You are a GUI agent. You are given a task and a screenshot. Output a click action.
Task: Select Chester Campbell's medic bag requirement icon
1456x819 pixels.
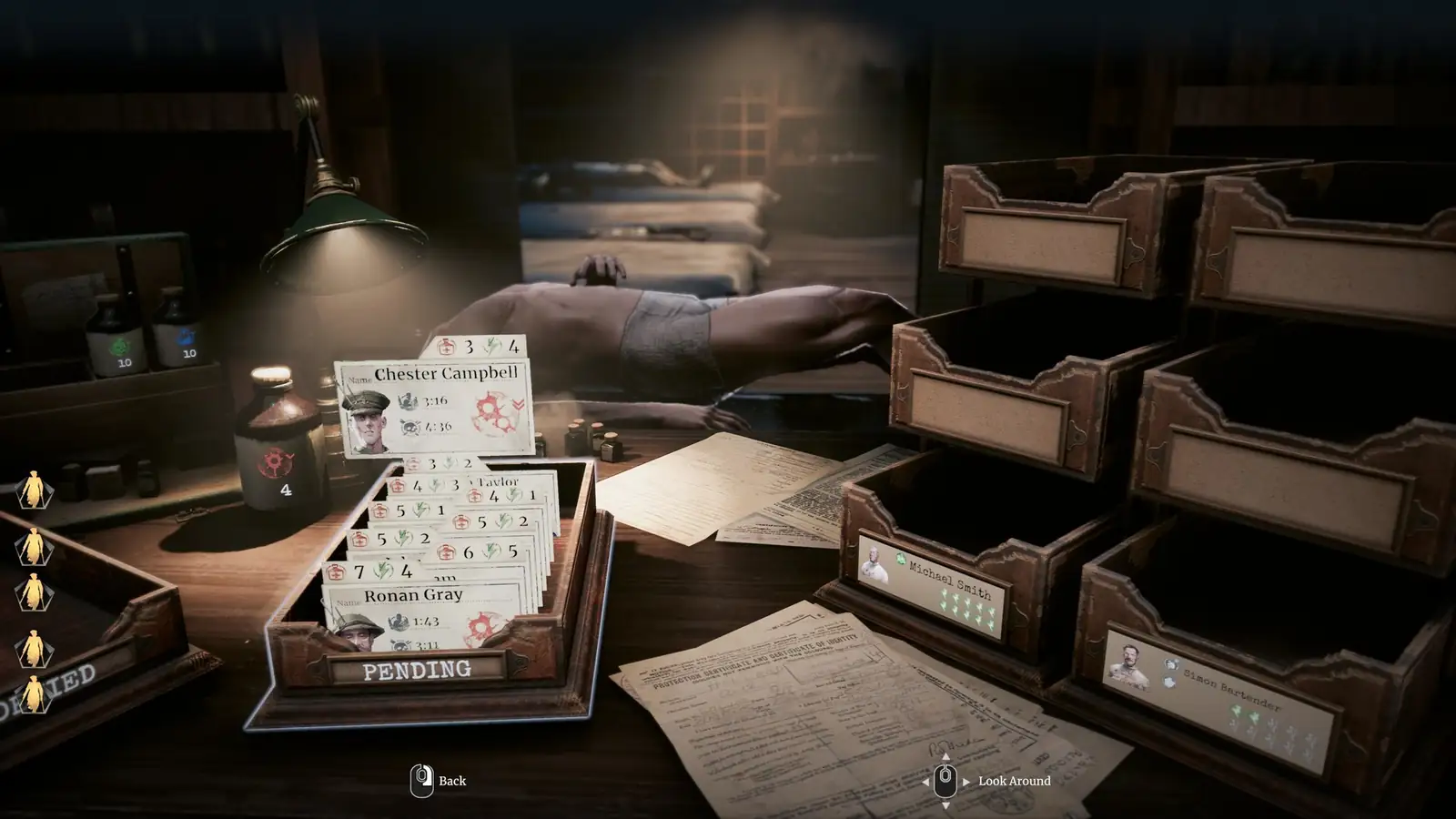[x=446, y=347]
